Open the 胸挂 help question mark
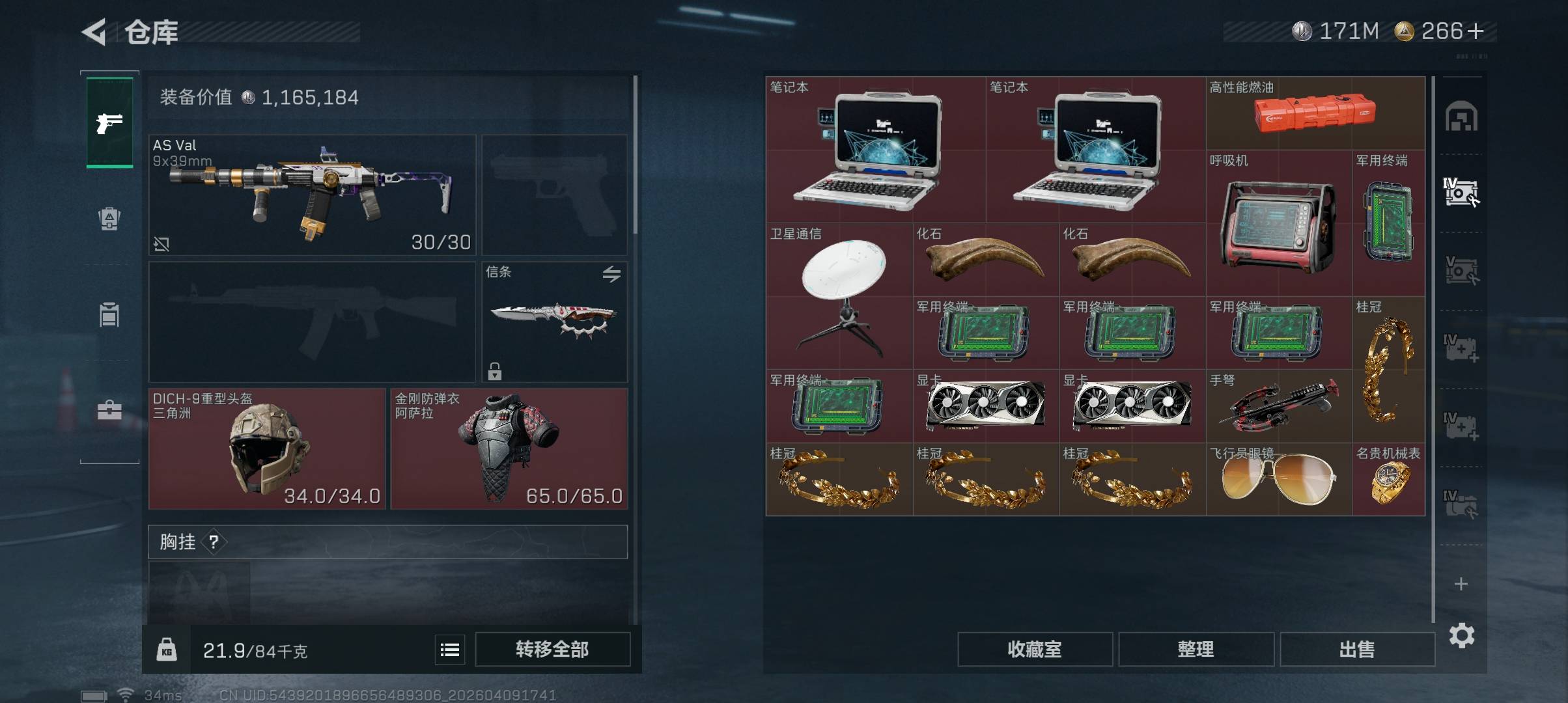Screen dimensions: 1568x703 214,542
